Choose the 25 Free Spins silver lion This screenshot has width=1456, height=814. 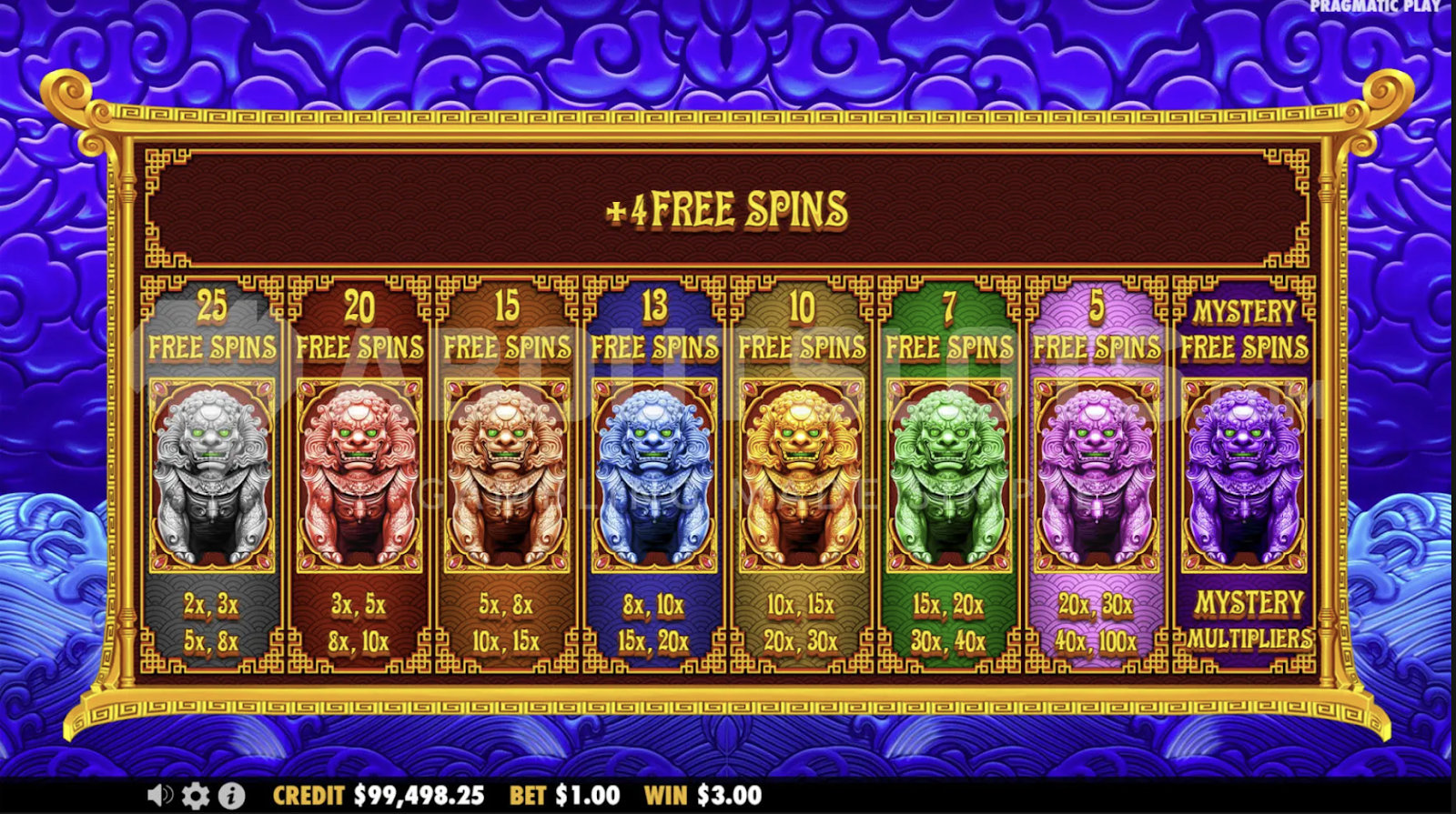pos(212,475)
